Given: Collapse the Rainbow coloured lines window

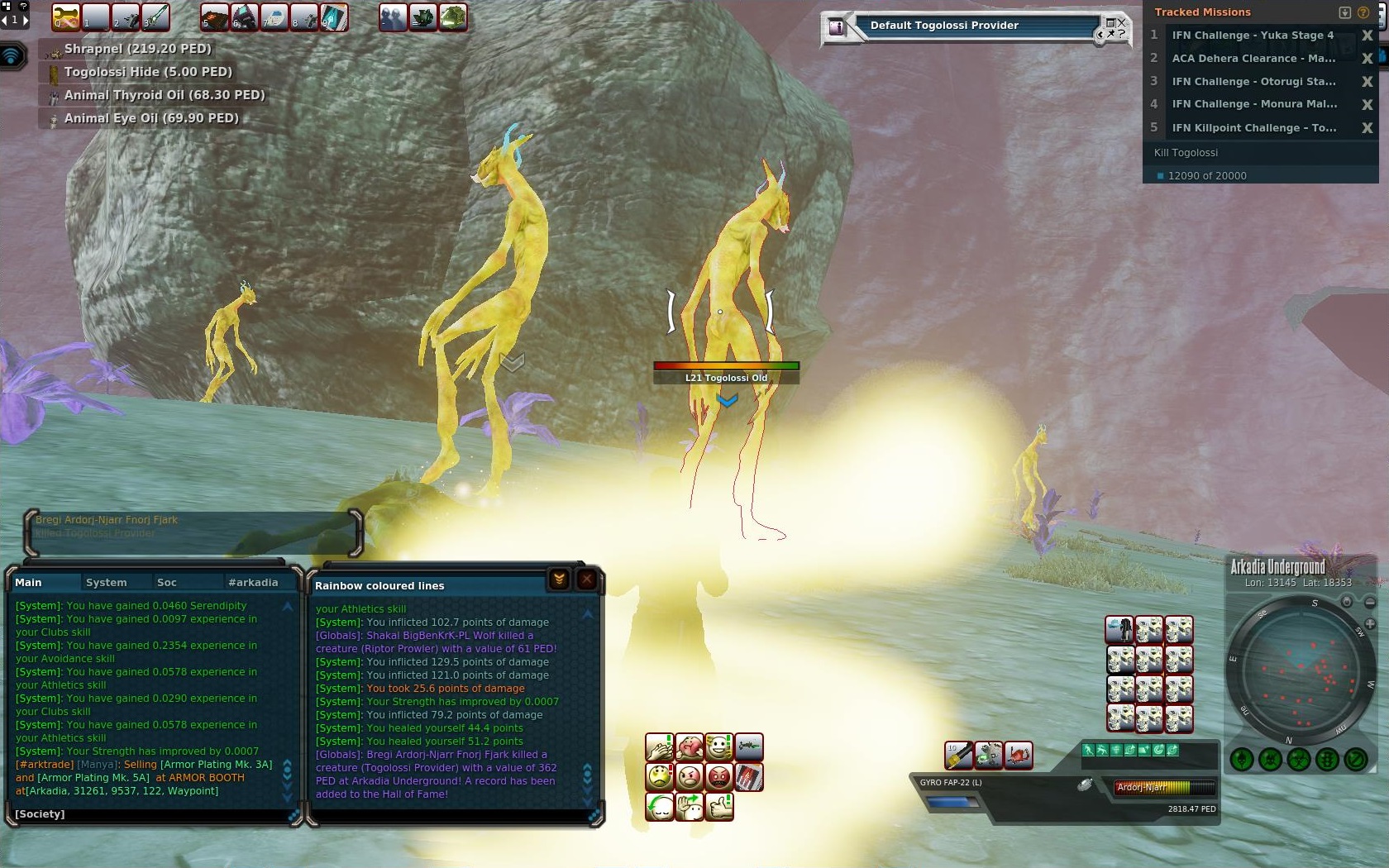Looking at the screenshot, I should click(559, 579).
